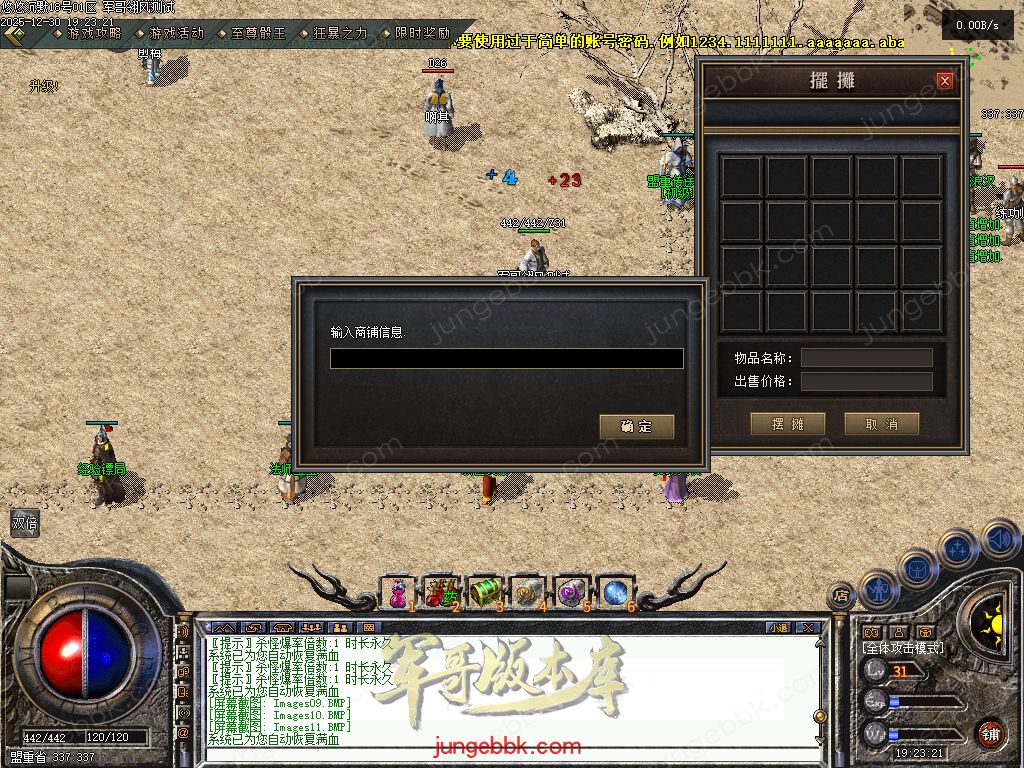The width and height of the screenshot is (1024, 768).
Task: Activate the blue orb in slot 6
Action: tap(614, 592)
